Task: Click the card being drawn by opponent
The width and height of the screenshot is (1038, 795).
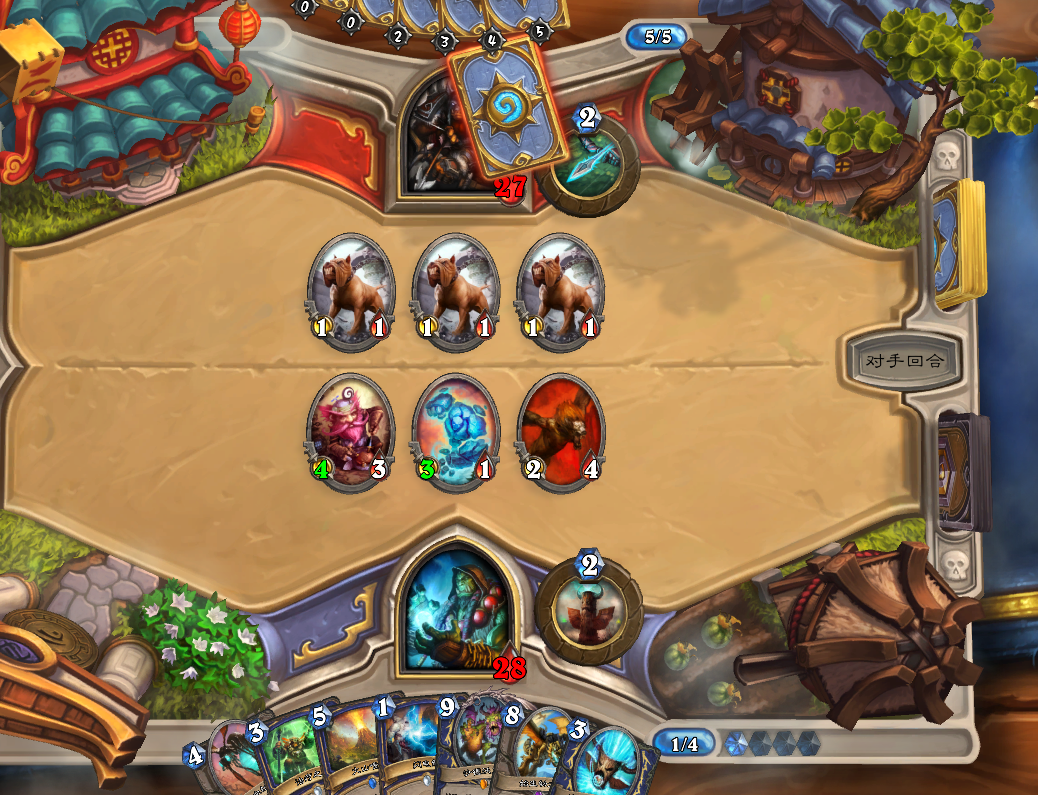Action: (498, 103)
